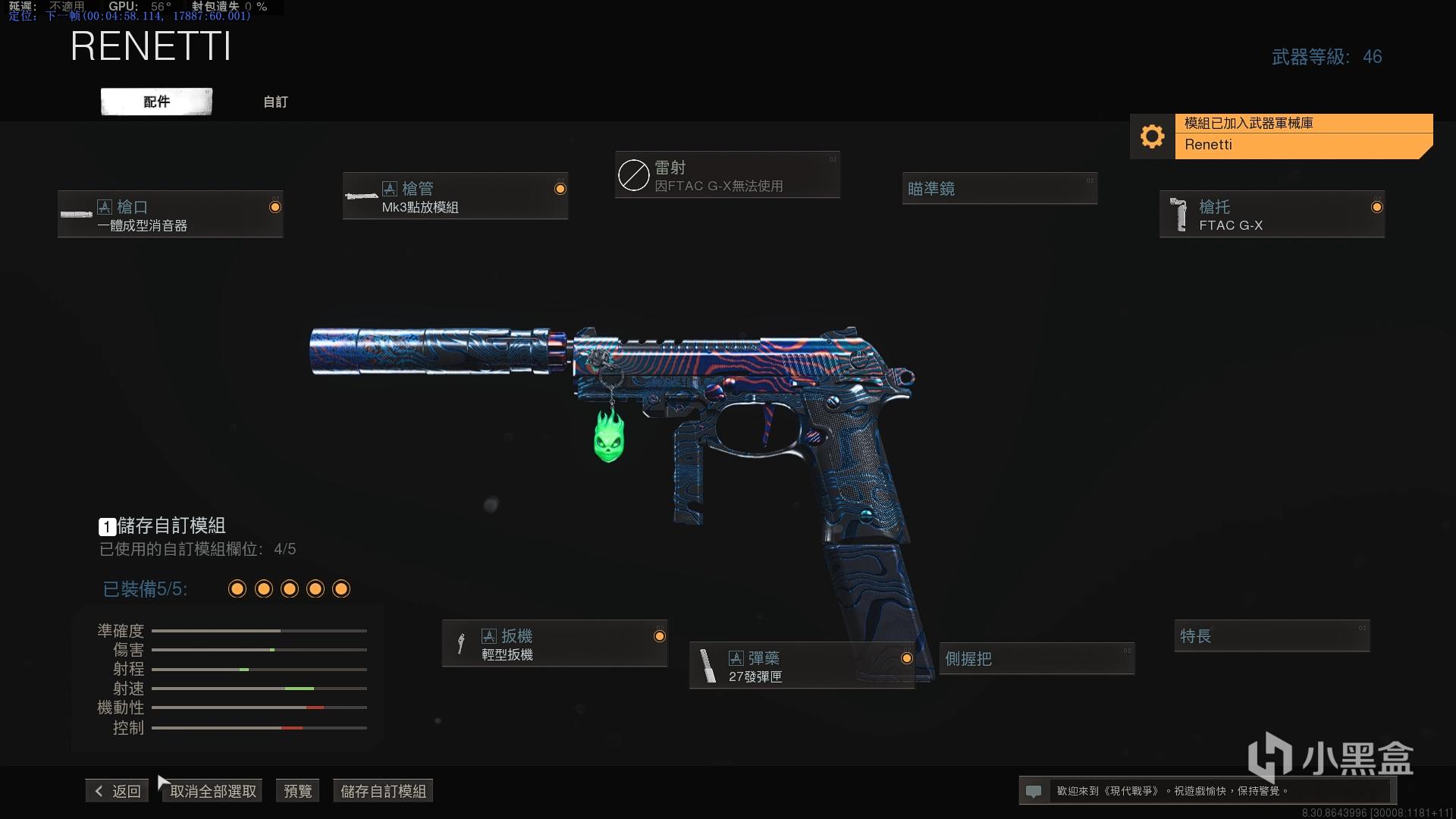Open the 預覽 preview button
The height and width of the screenshot is (819, 1456).
(297, 791)
